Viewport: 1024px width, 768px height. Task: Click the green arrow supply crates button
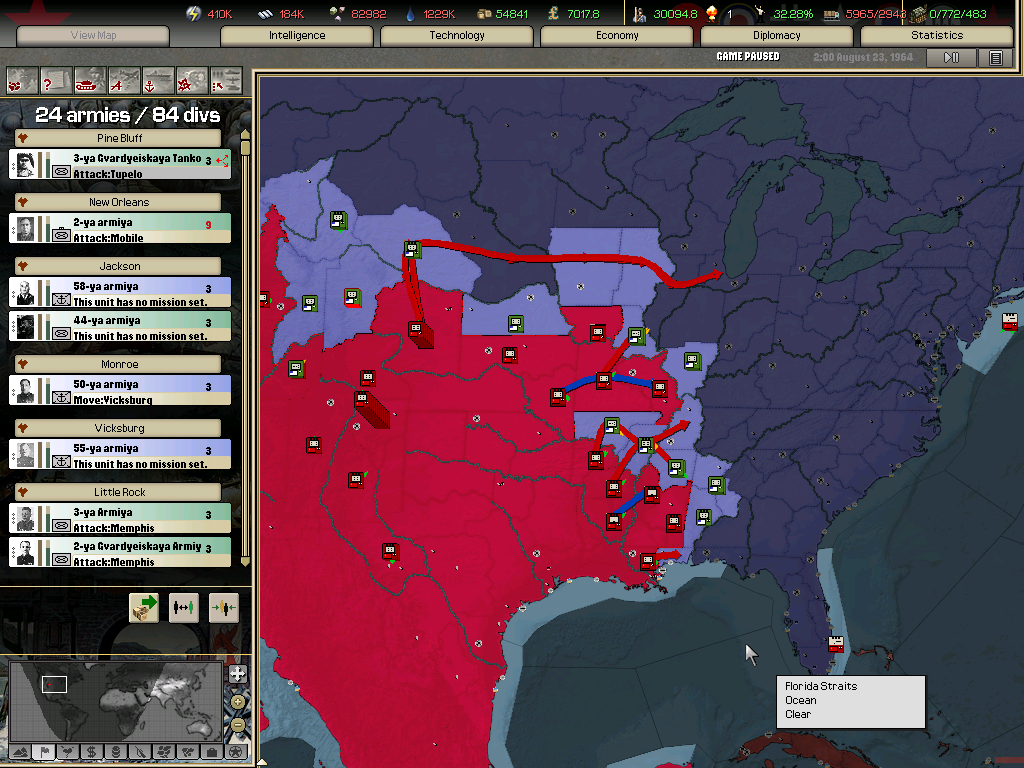click(x=144, y=607)
